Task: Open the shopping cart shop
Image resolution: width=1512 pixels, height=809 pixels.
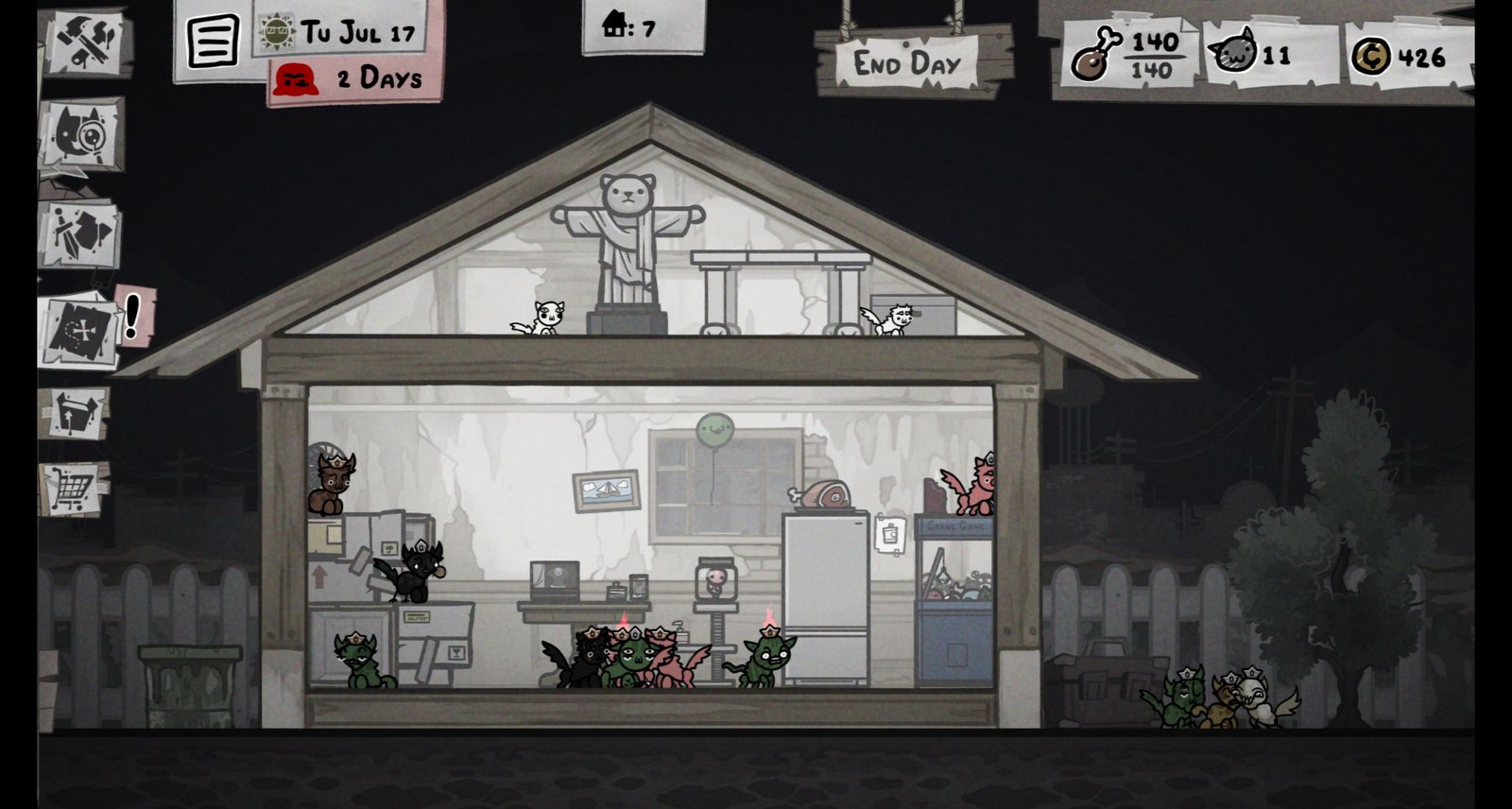Action: tap(74, 489)
